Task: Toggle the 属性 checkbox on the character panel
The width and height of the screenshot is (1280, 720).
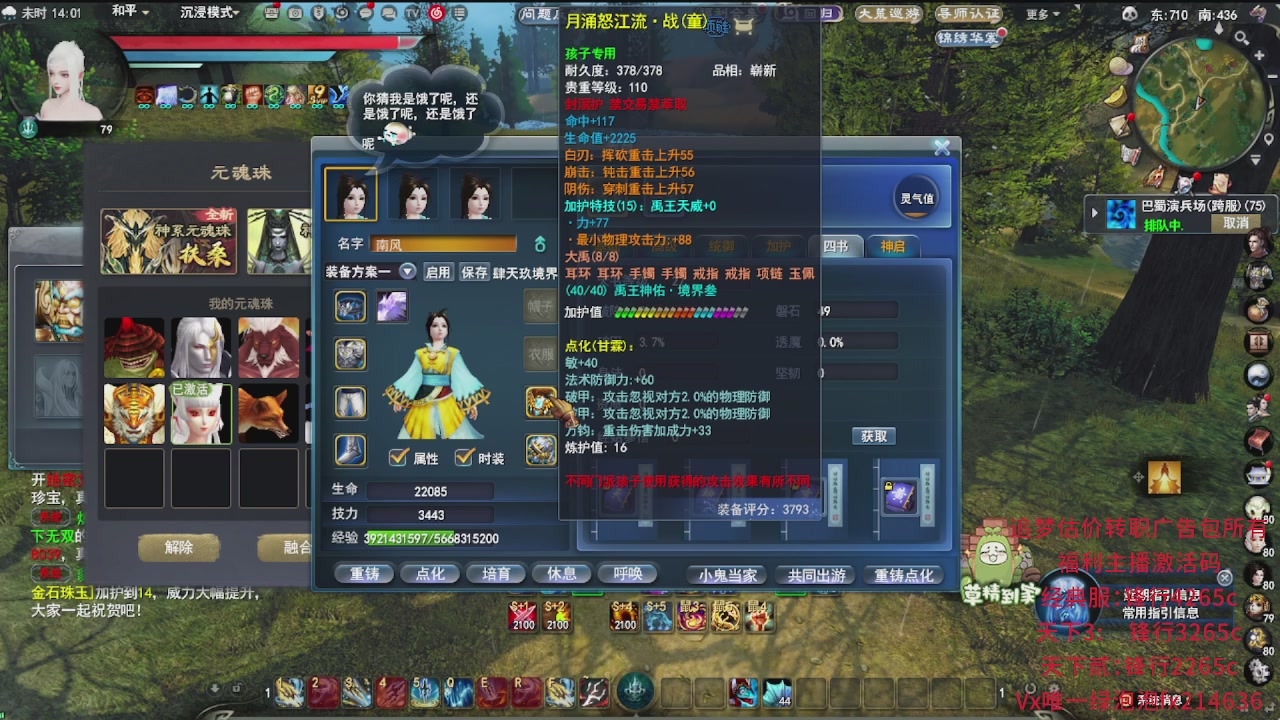Action: (397, 455)
